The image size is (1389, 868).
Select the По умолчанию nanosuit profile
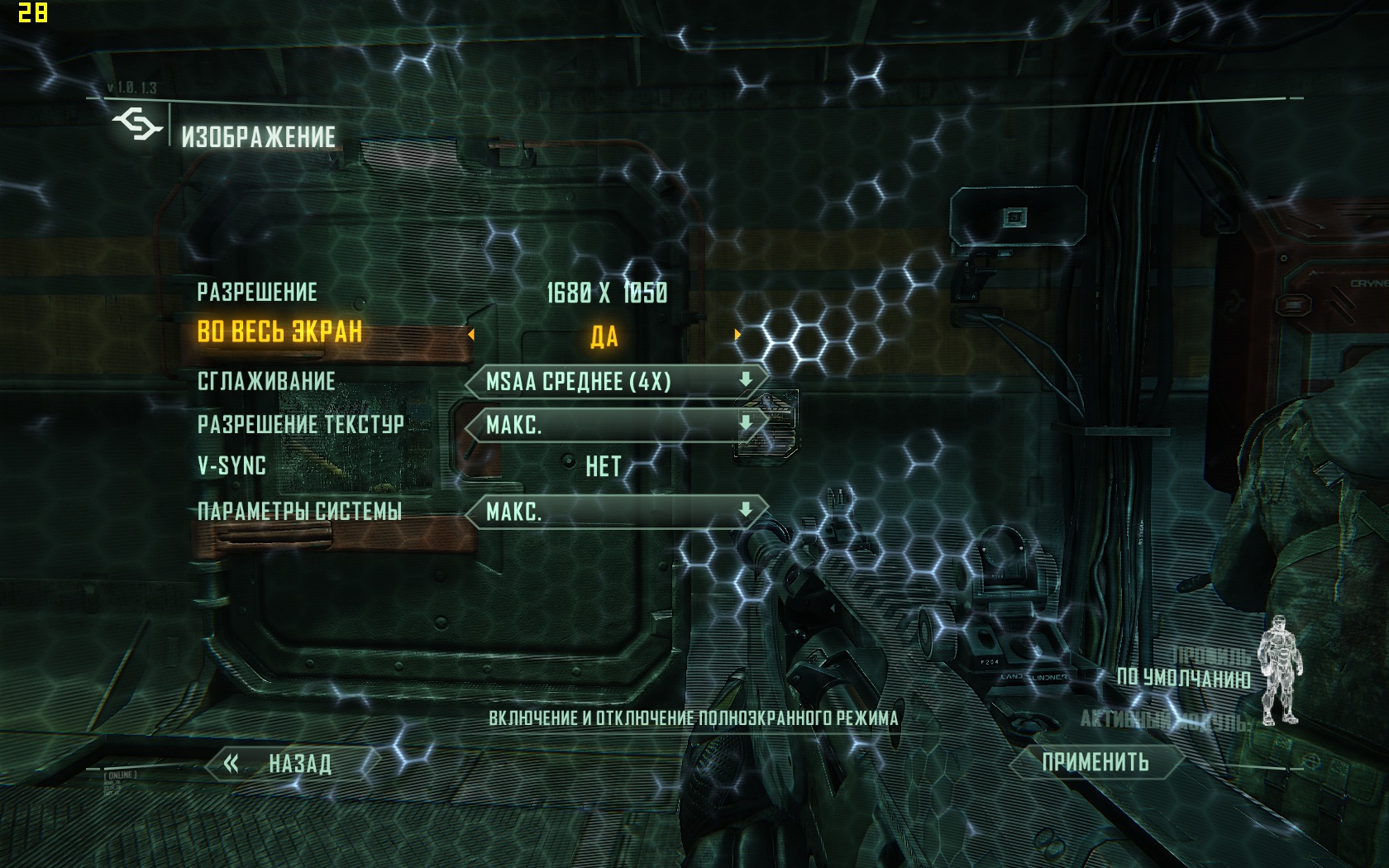click(1182, 678)
